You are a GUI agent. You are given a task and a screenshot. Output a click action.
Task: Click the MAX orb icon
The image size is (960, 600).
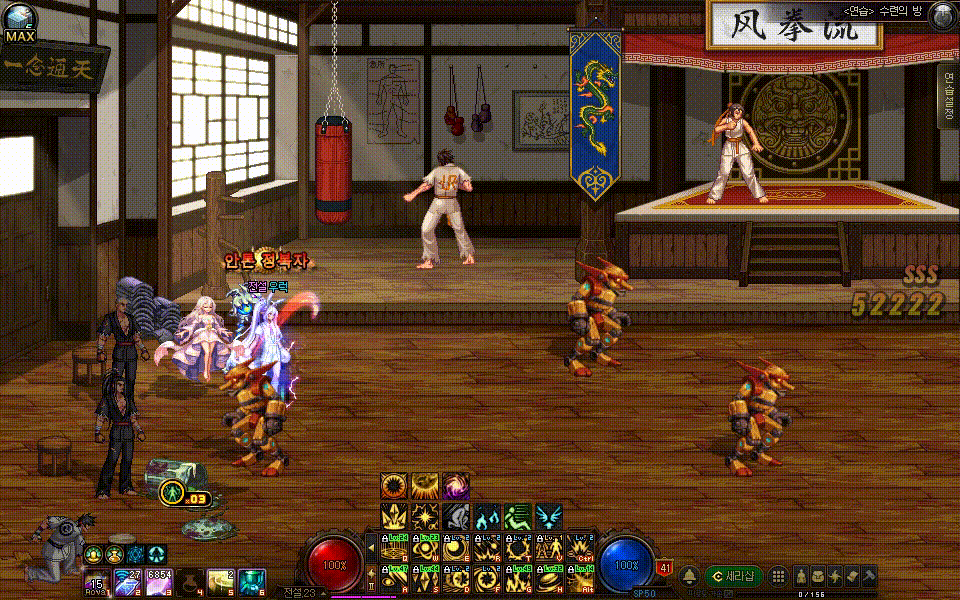[18, 23]
